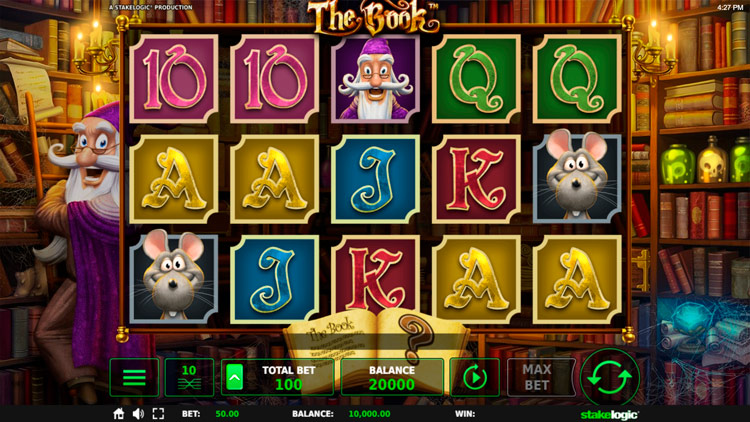
Task: Raise the total bet with the arrow
Action: coord(234,378)
